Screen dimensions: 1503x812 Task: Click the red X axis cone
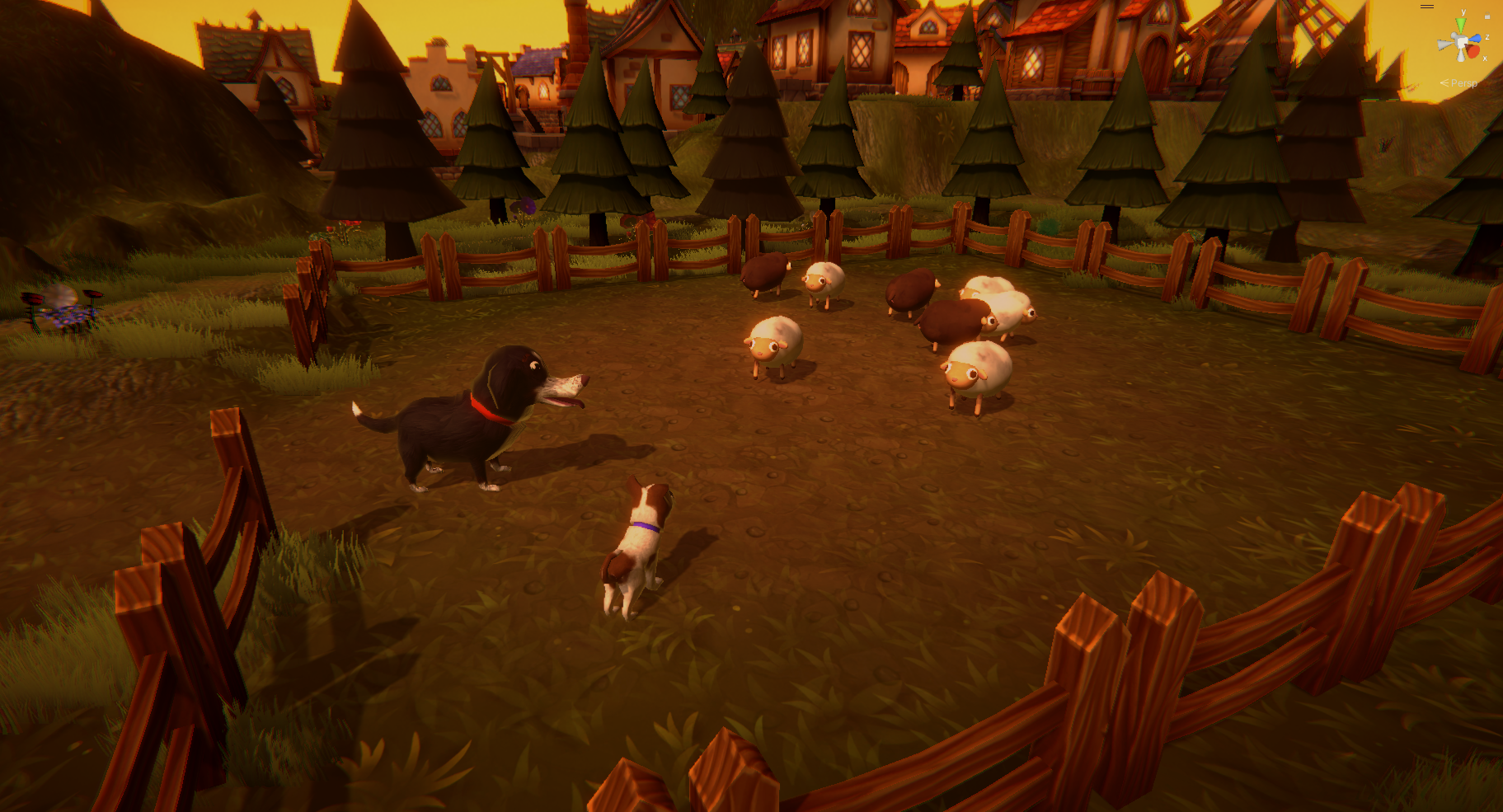click(x=1472, y=52)
